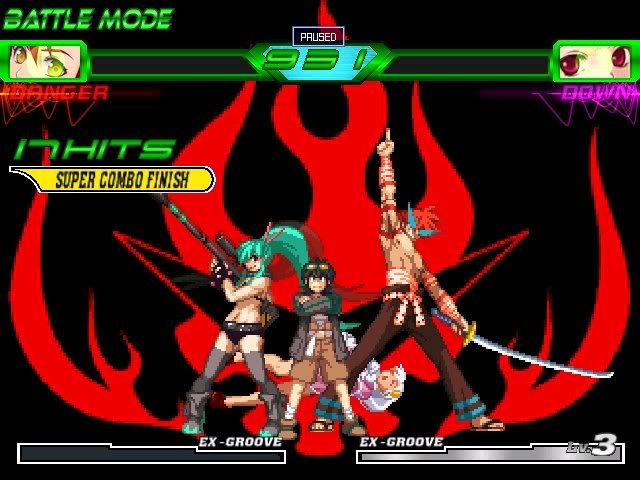Image resolution: width=640 pixels, height=480 pixels.
Task: Click the right player's red-eyed portrait
Action: pos(595,61)
